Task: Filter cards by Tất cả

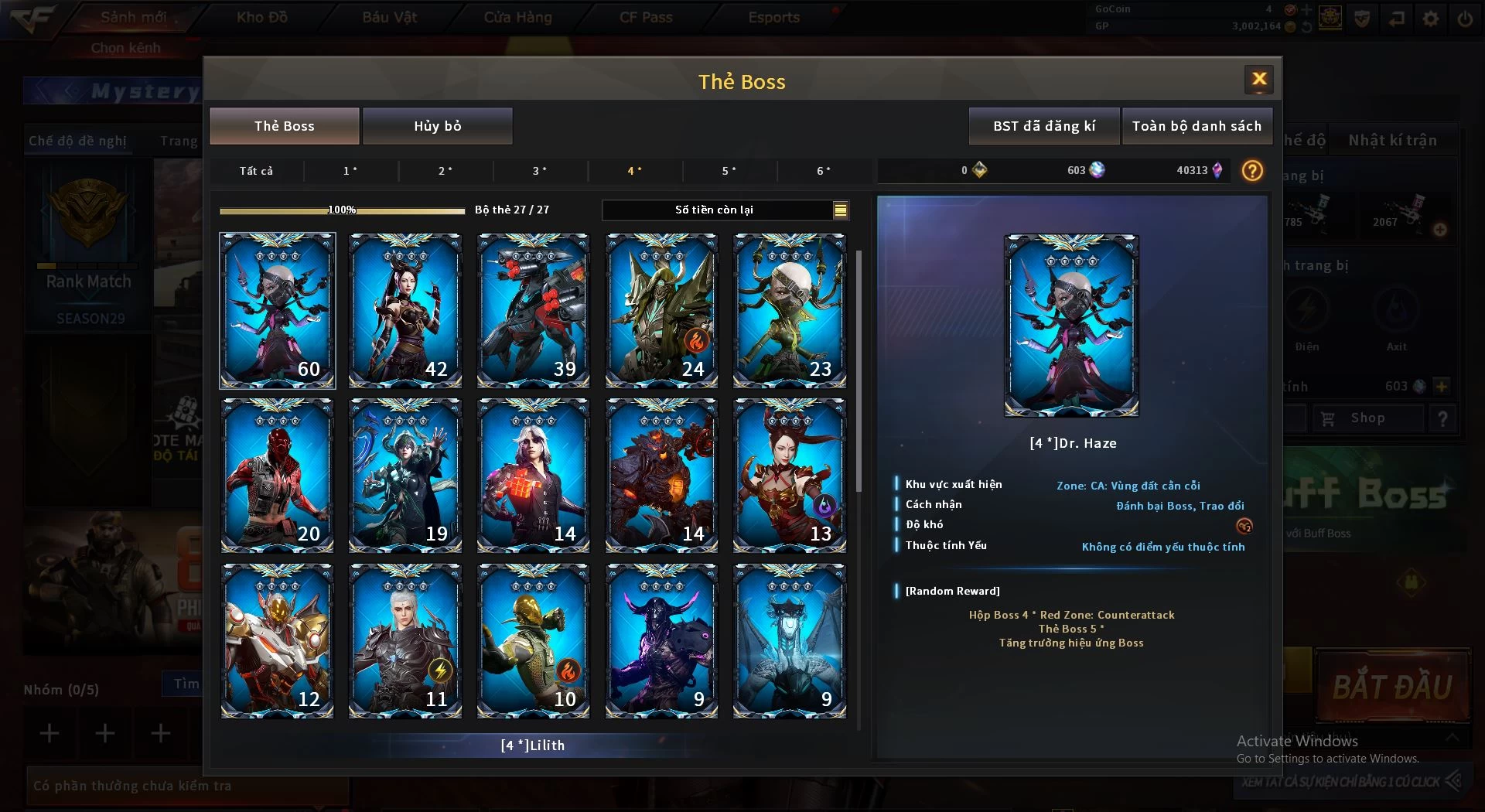Action: point(256,171)
